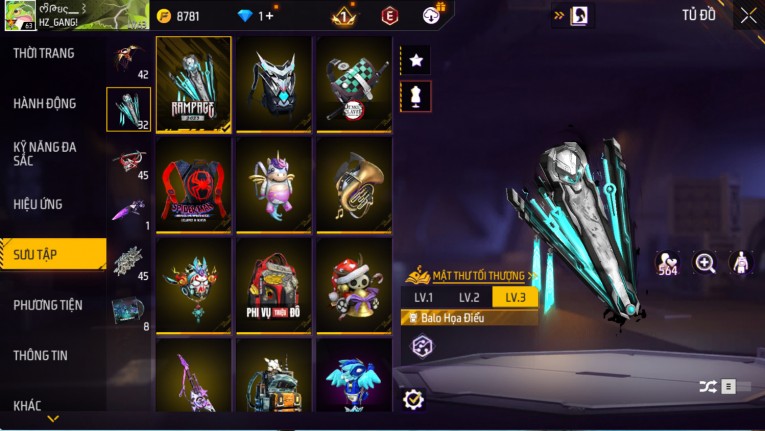Open the Kỹ Năng Đa Sắc category
765x431 pixels.
click(x=45, y=153)
